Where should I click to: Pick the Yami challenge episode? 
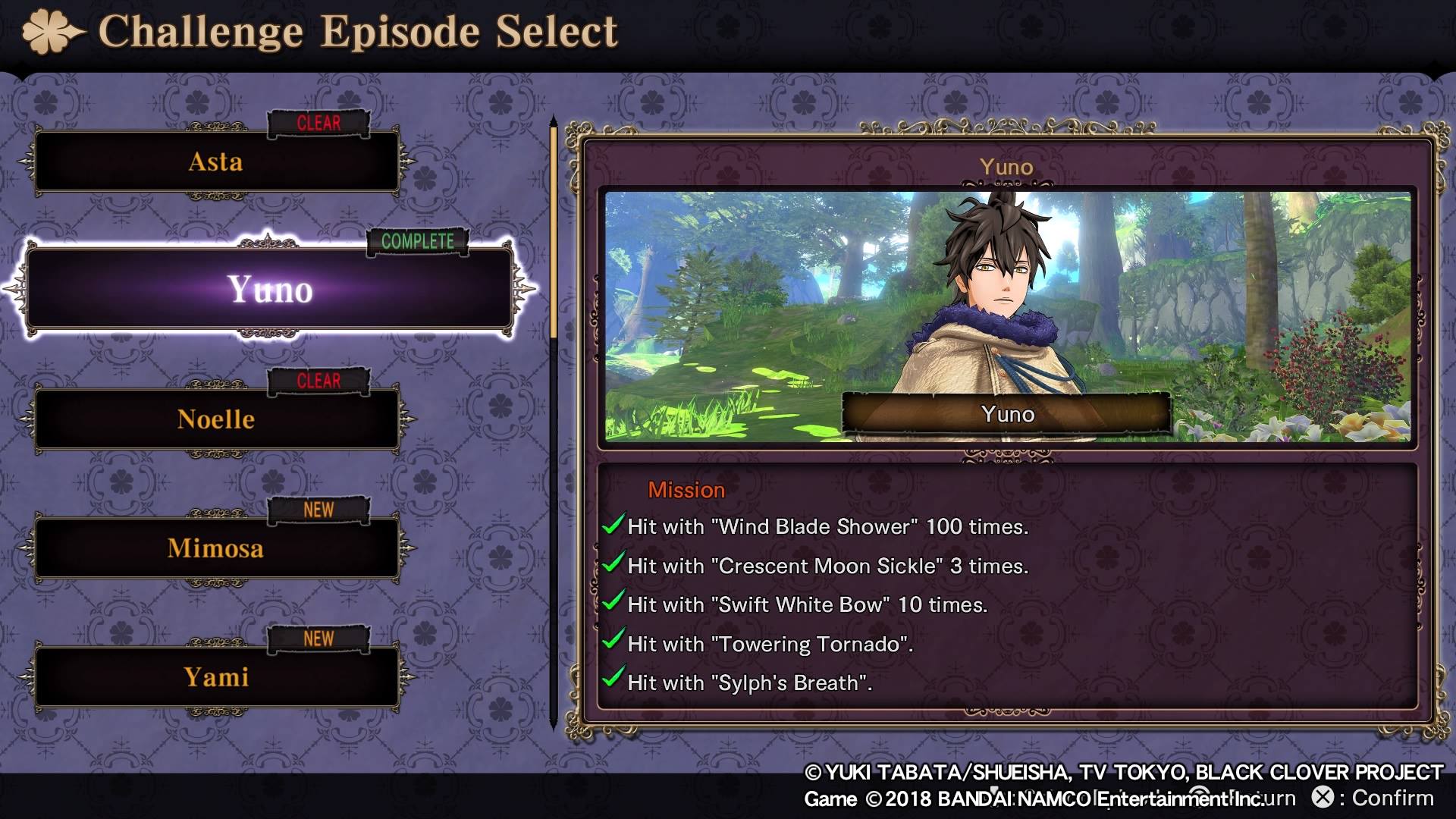pyautogui.click(x=216, y=677)
